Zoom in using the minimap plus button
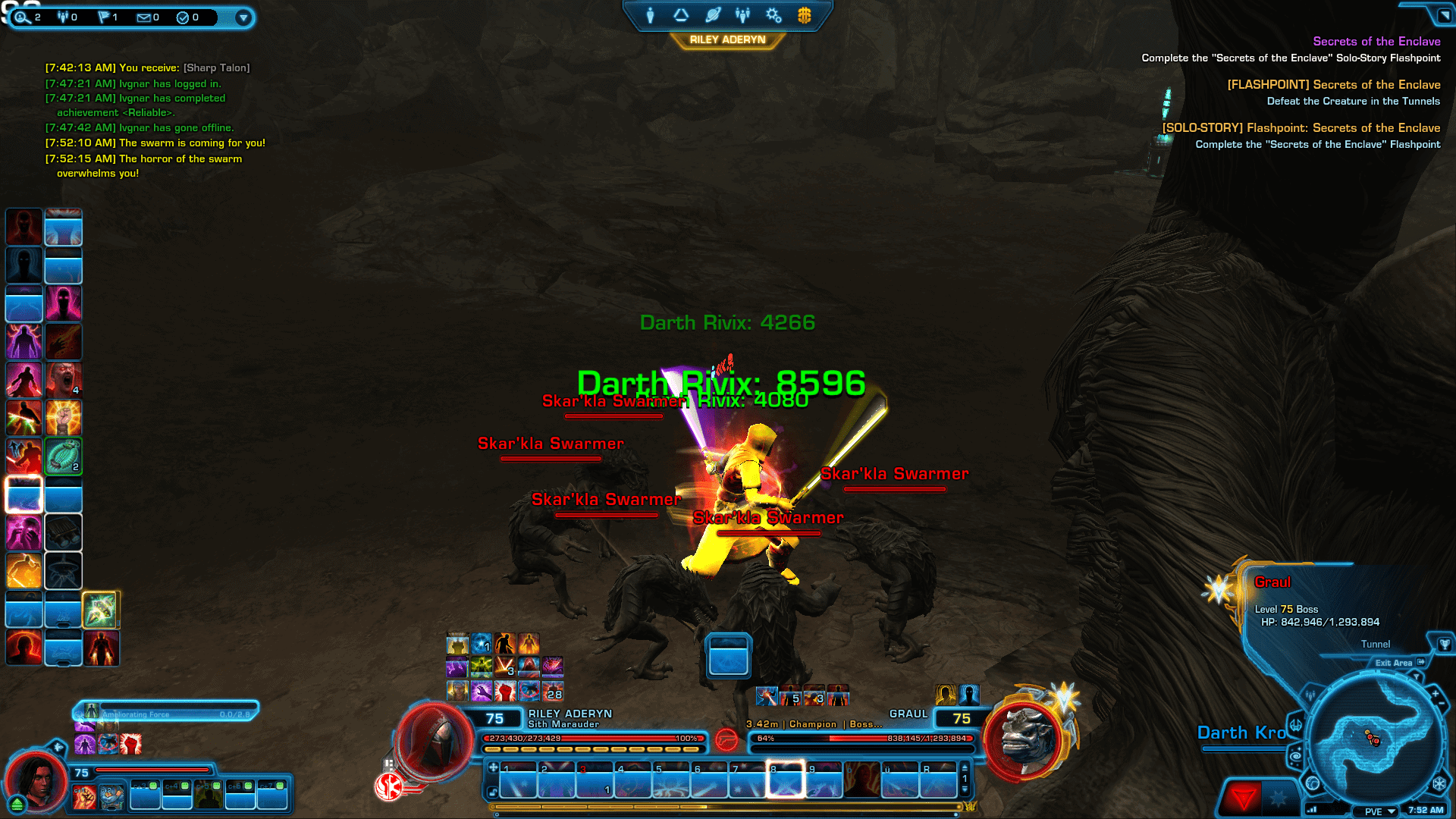Screen dimensions: 1456x819 tap(1434, 693)
